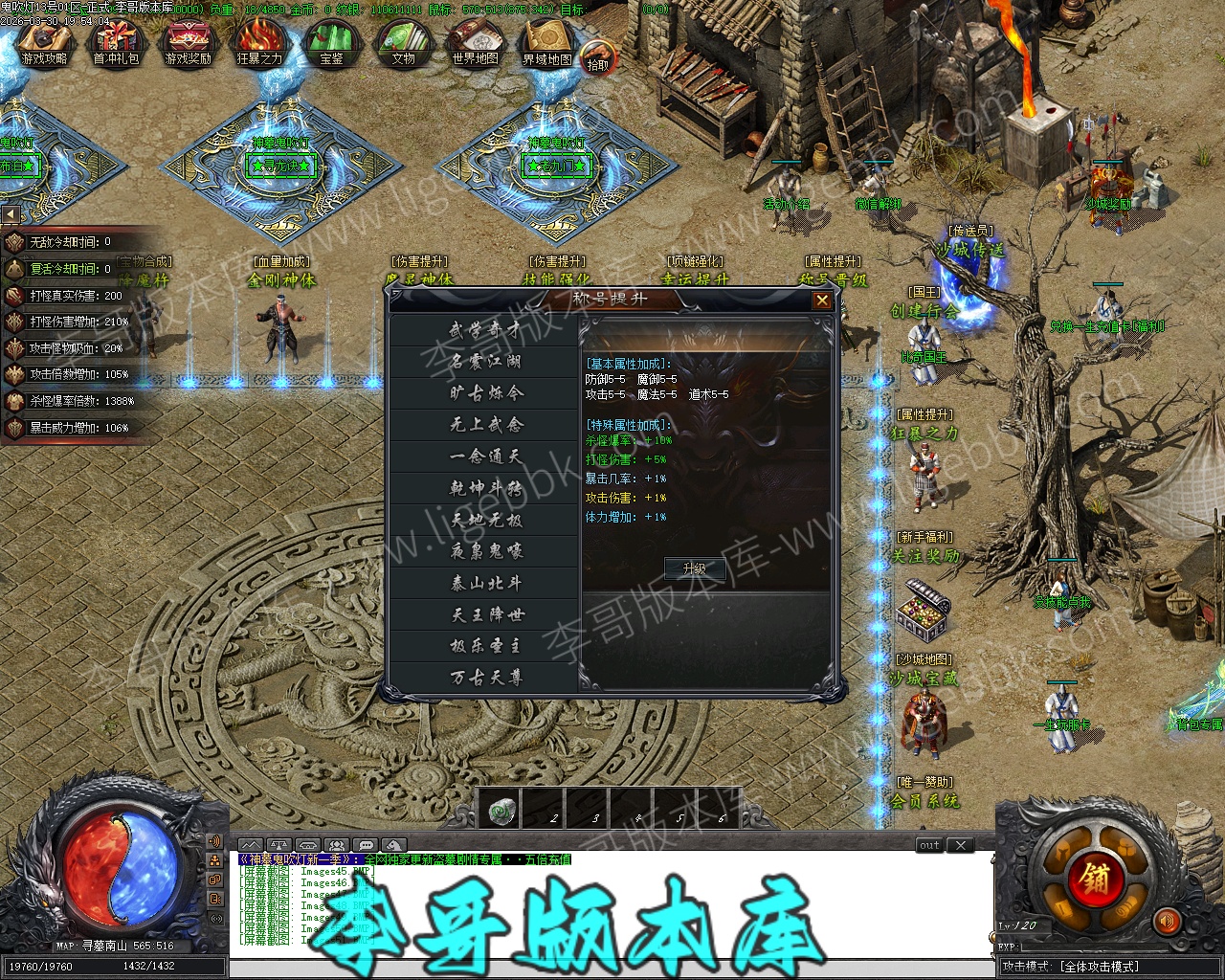Screen dimensions: 1225x980
Task: Click the chat panel's out button
Action: [x=929, y=845]
